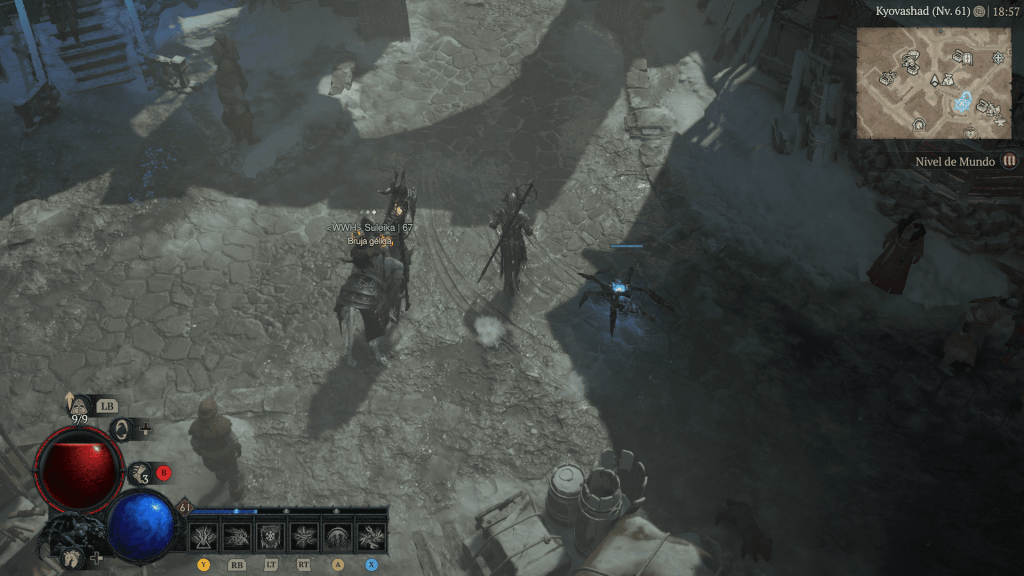Use the tree-shaped skill above the Y glyph
The width and height of the screenshot is (1024, 576).
(204, 537)
